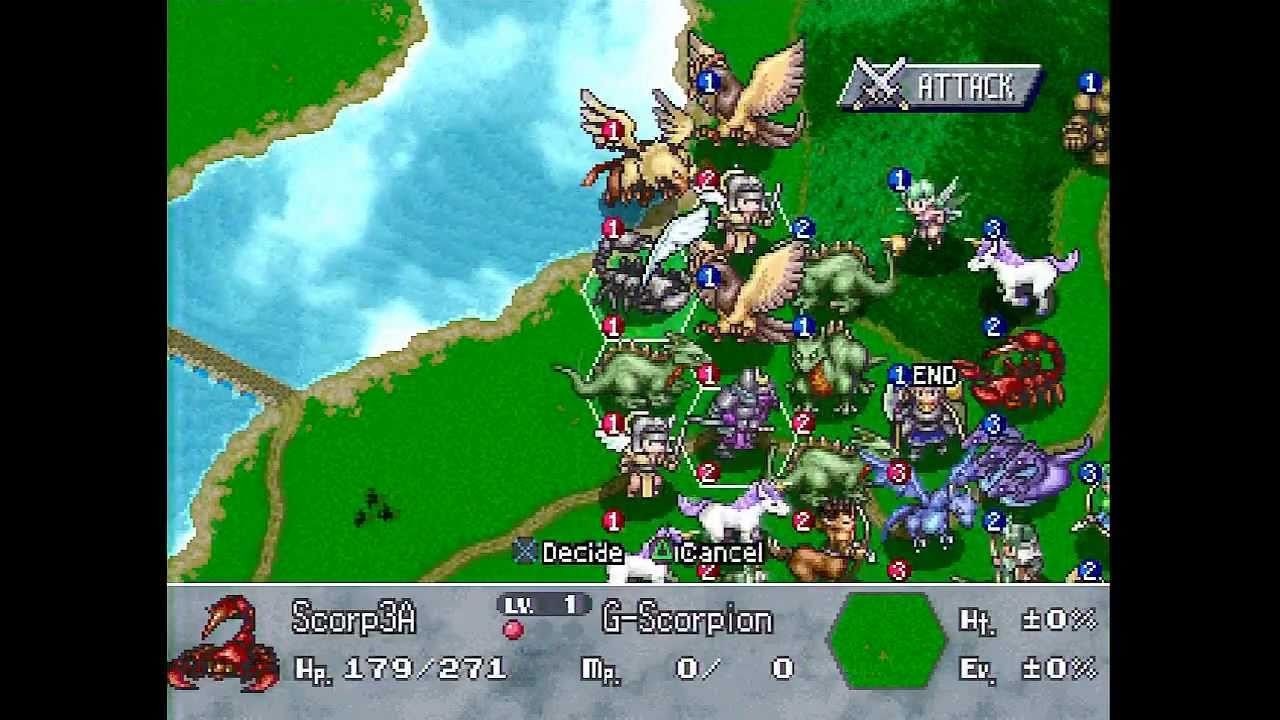Select the ATTACK command banner
The width and height of the screenshot is (1280, 720).
point(940,87)
